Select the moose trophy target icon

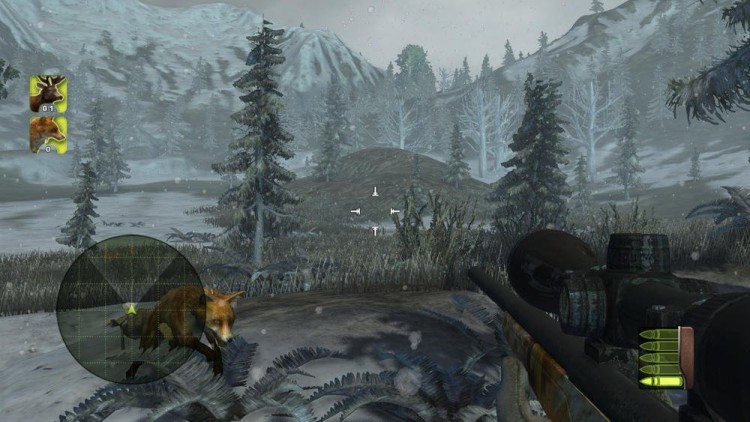(47, 93)
